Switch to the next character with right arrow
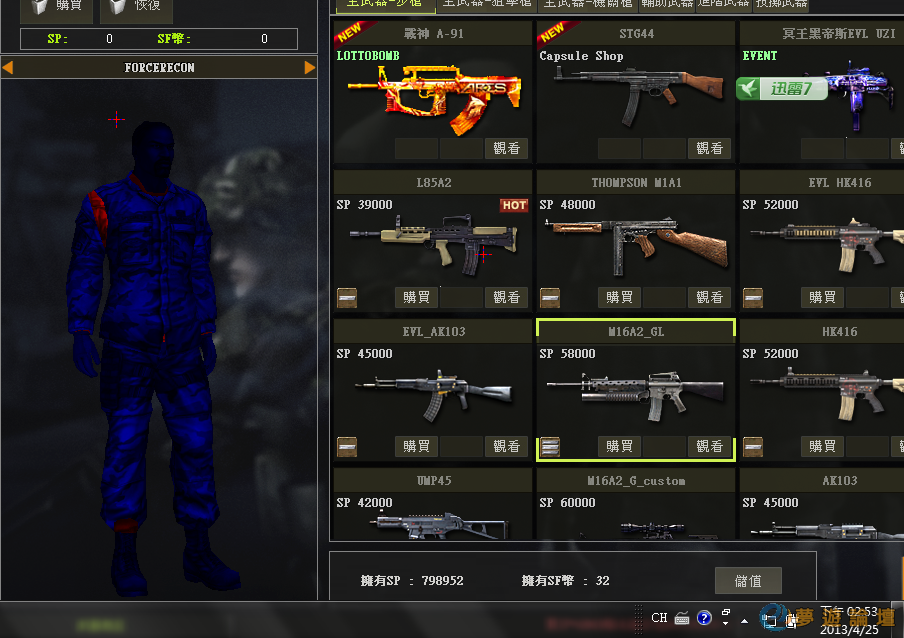Viewport: 904px width, 638px height. coord(310,68)
